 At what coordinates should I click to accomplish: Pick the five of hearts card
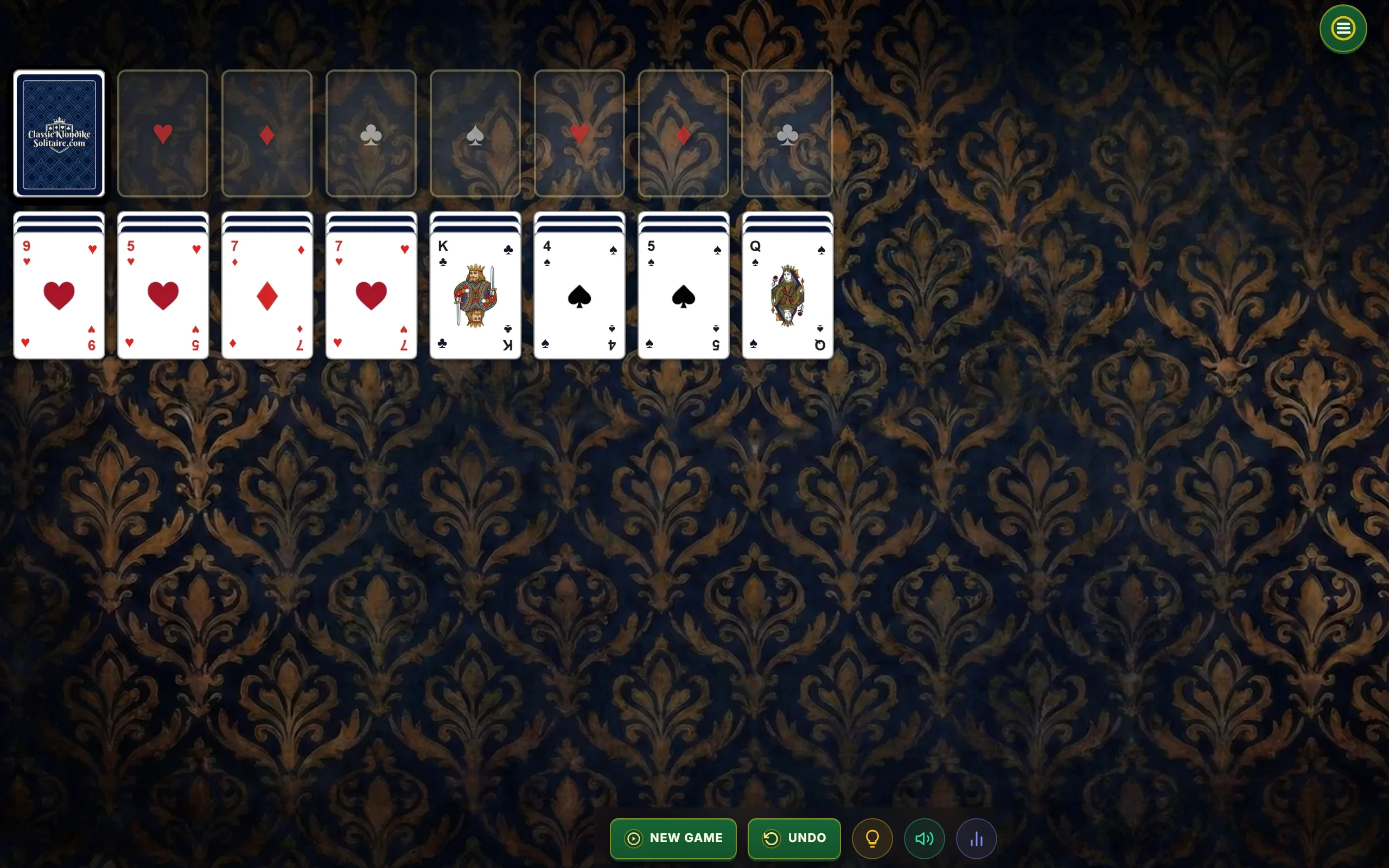click(x=163, y=296)
